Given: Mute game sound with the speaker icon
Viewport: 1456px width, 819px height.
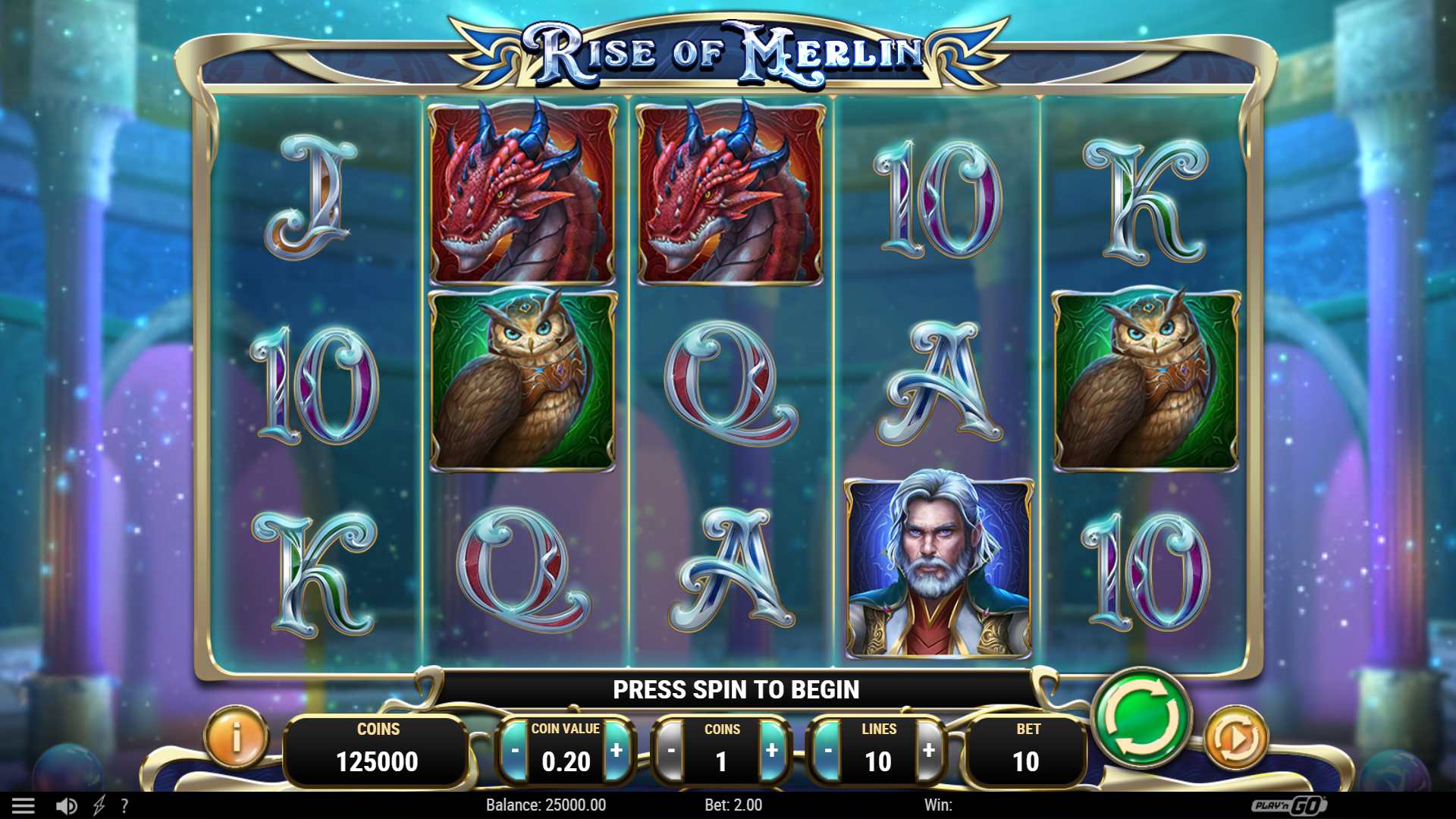Looking at the screenshot, I should [x=67, y=805].
